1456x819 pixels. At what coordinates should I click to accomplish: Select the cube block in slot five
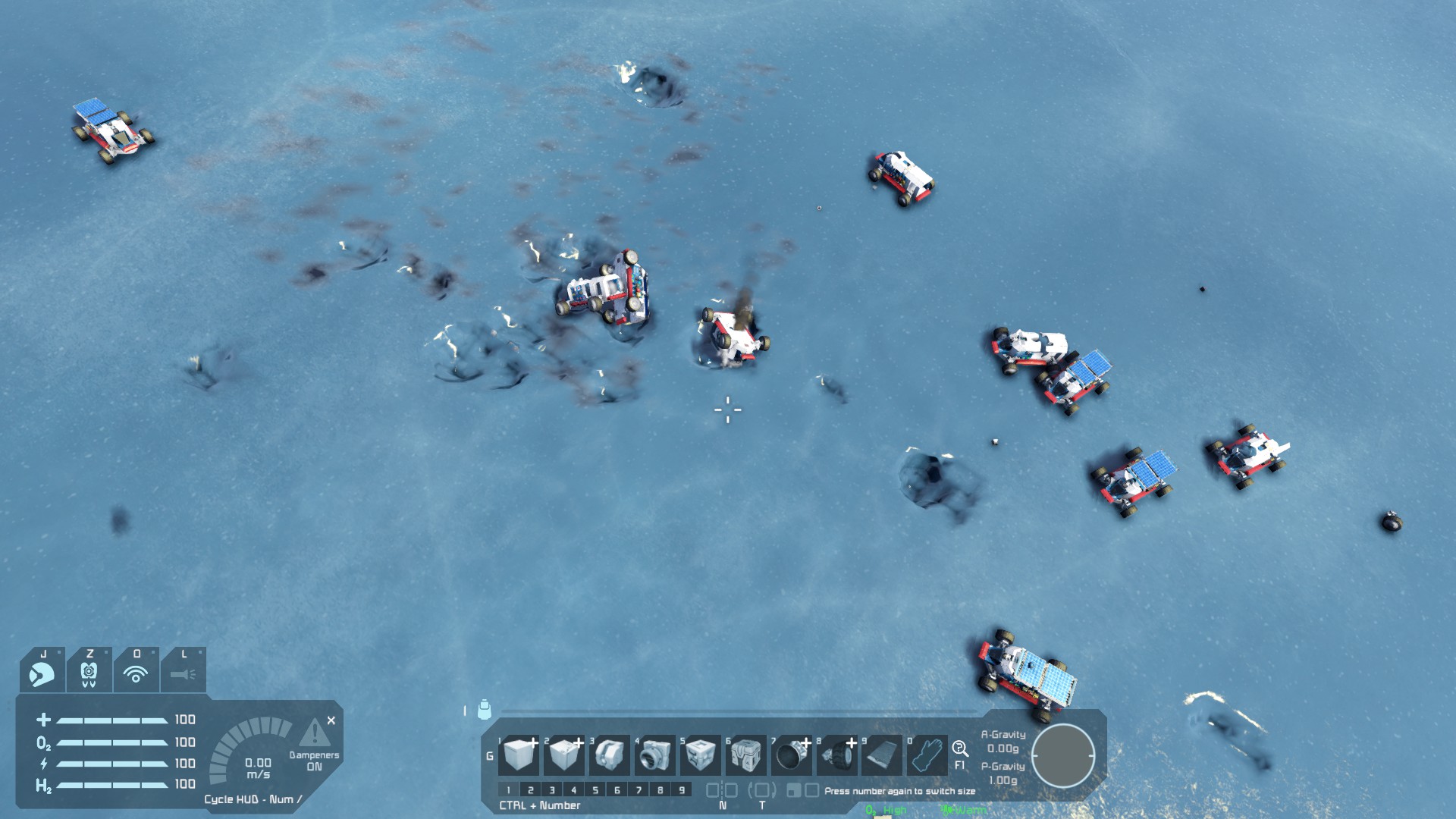coord(699,755)
